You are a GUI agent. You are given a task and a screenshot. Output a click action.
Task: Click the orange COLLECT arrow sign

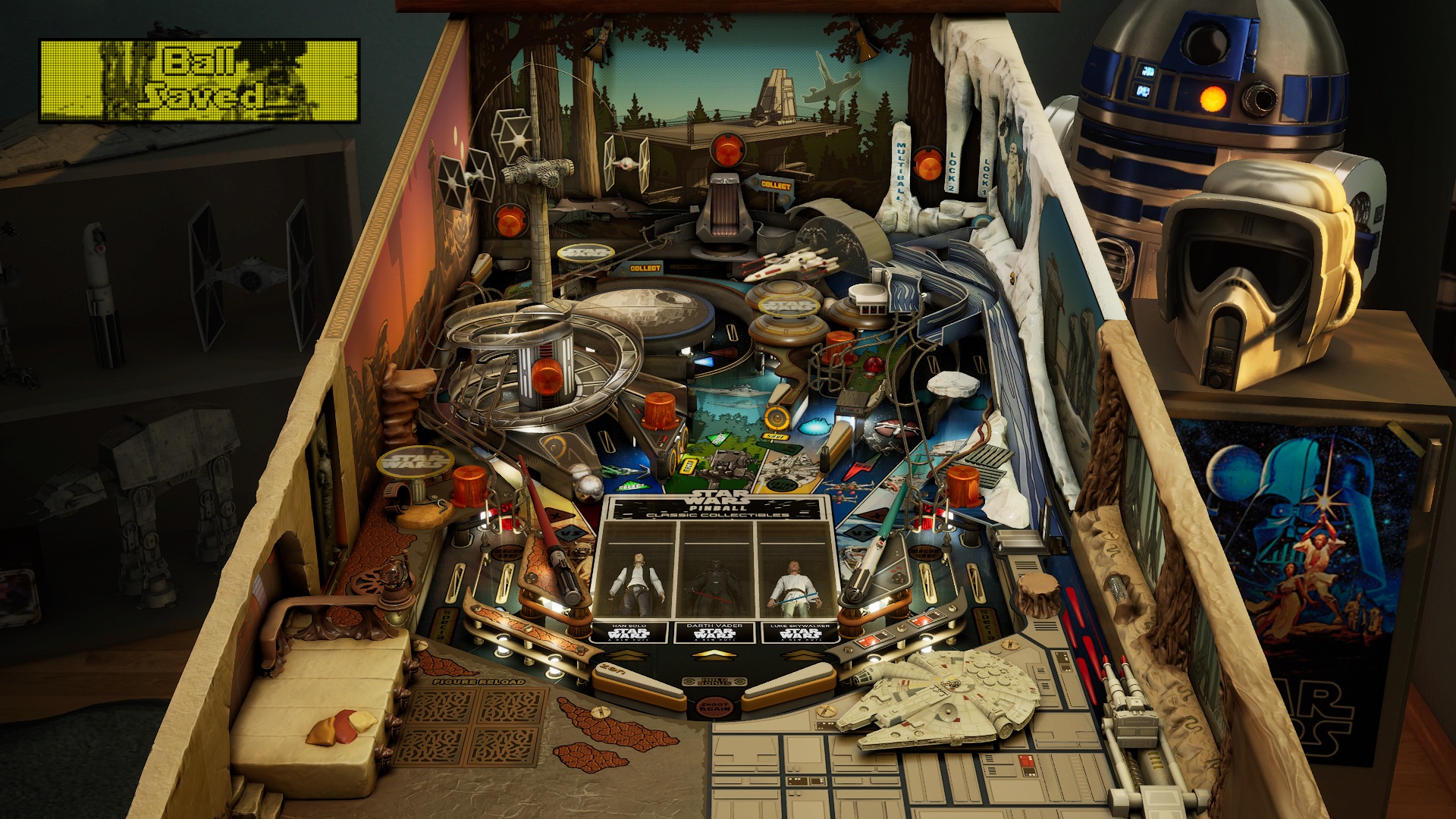tap(775, 185)
